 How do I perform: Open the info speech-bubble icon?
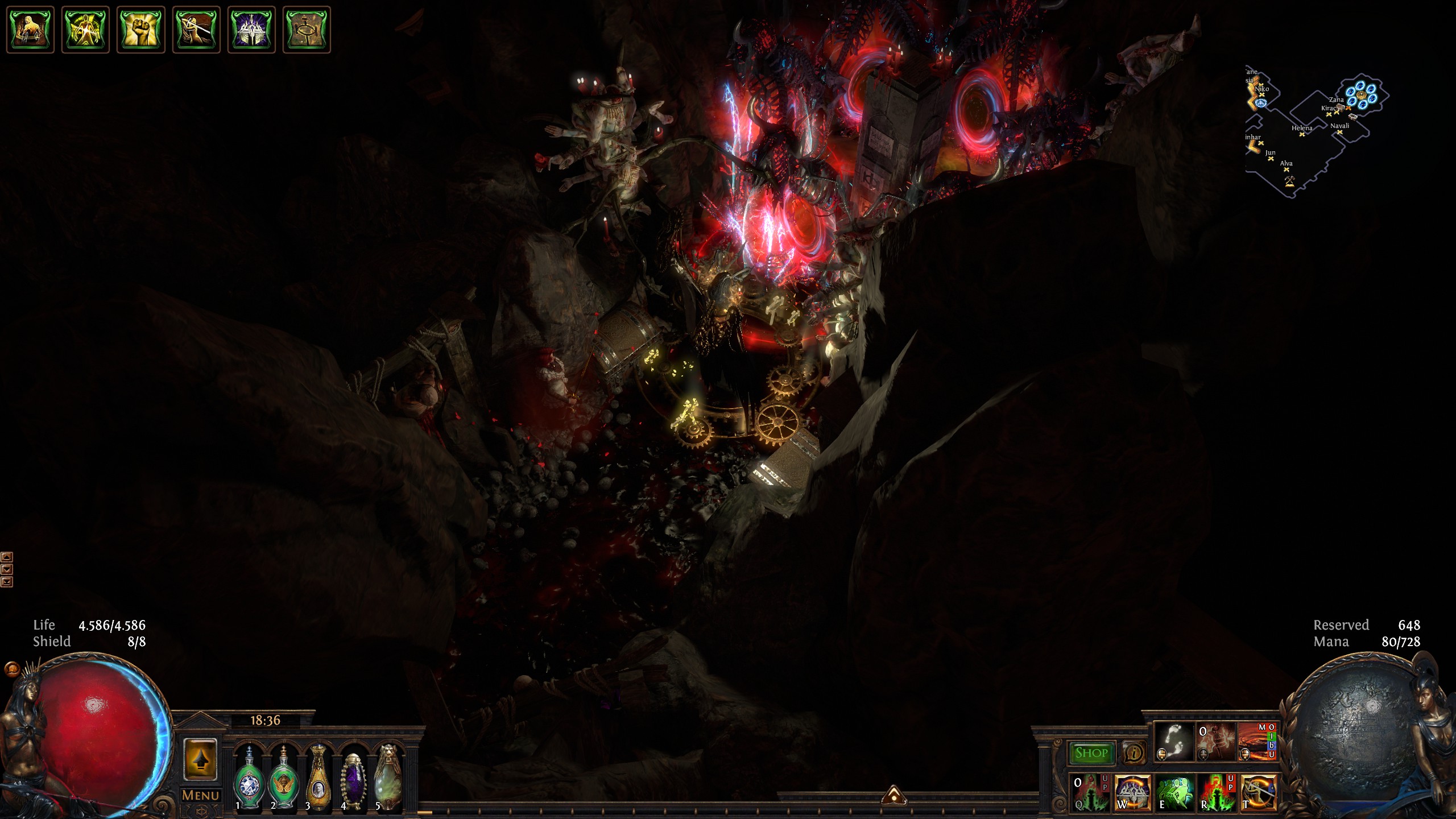1134,753
